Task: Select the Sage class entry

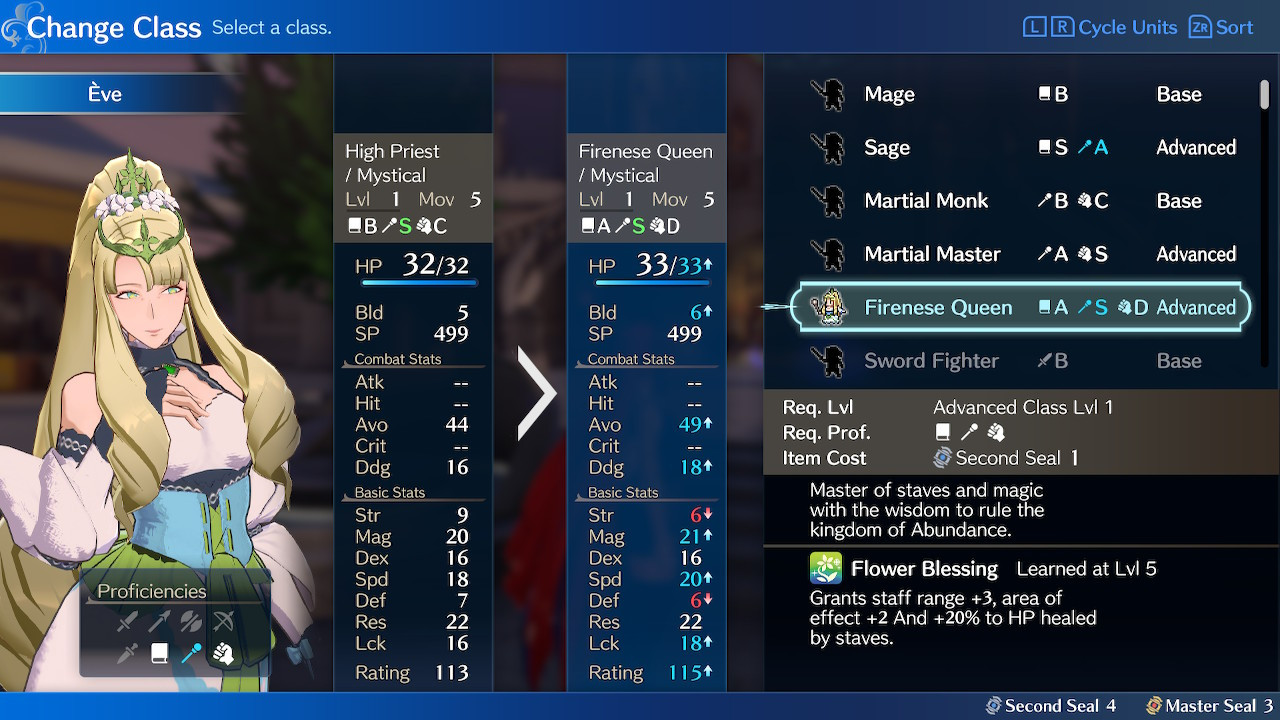Action: 884,147
